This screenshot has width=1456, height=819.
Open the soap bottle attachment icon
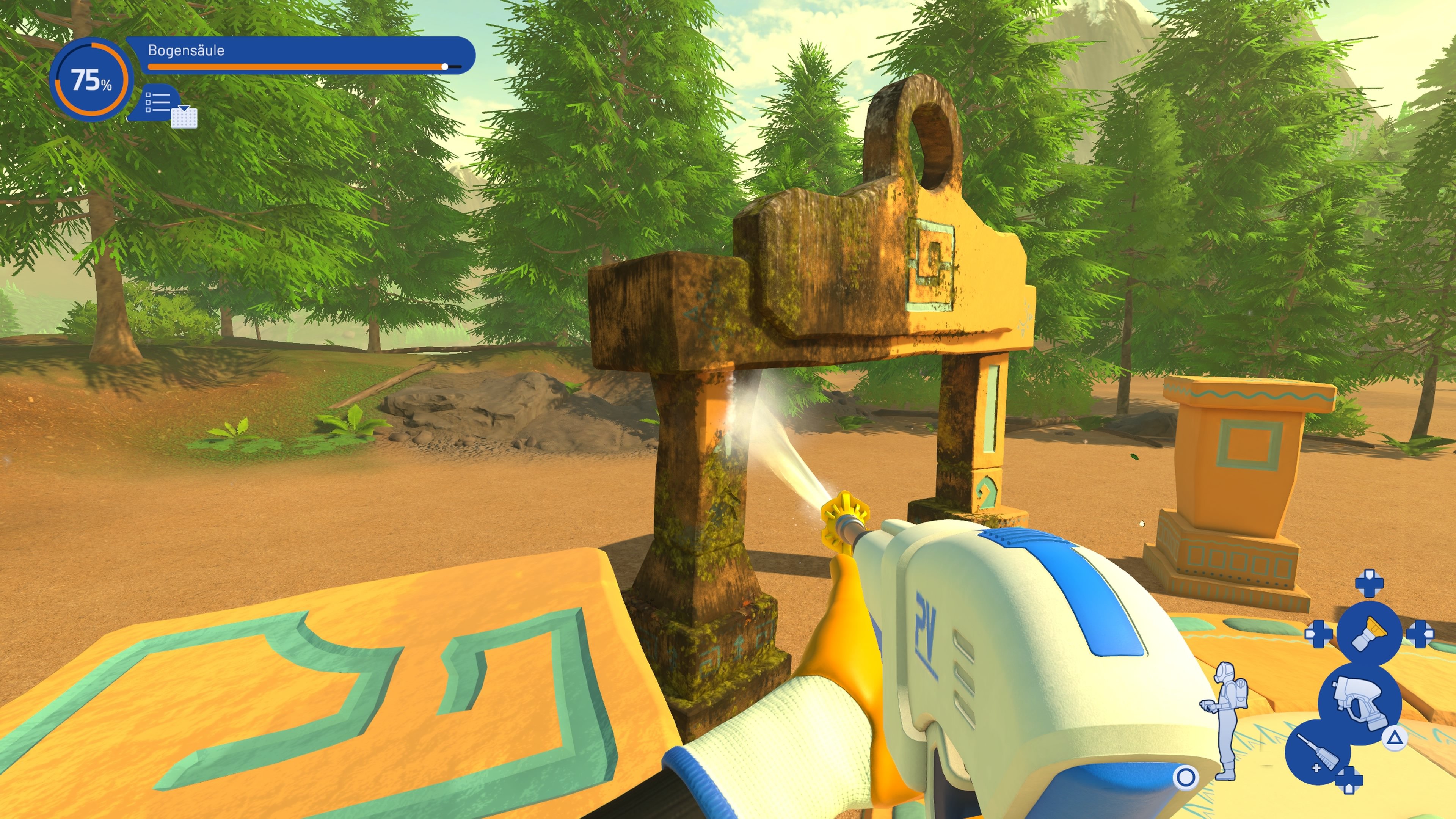(x=1314, y=752)
